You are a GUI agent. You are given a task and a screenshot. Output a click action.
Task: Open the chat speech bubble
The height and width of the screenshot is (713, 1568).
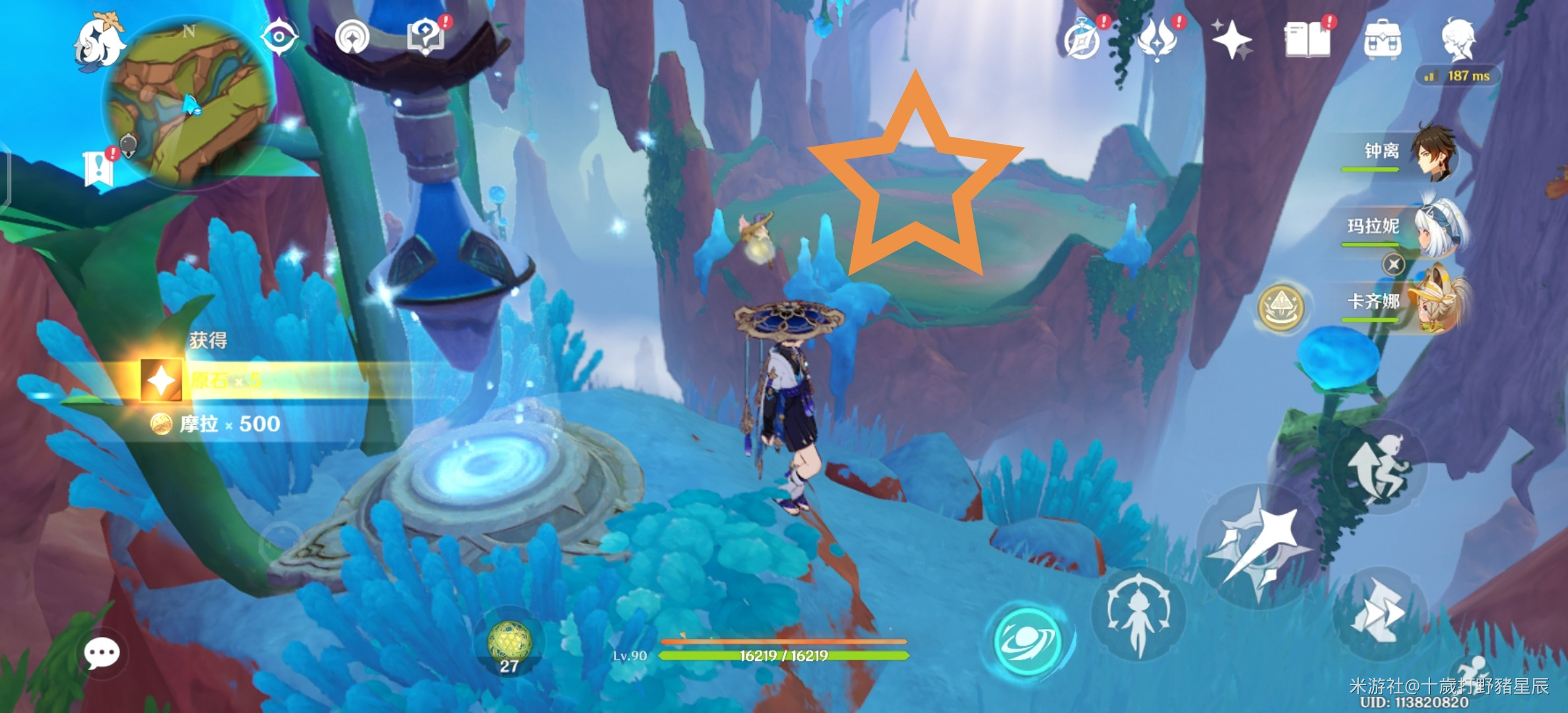coord(102,653)
